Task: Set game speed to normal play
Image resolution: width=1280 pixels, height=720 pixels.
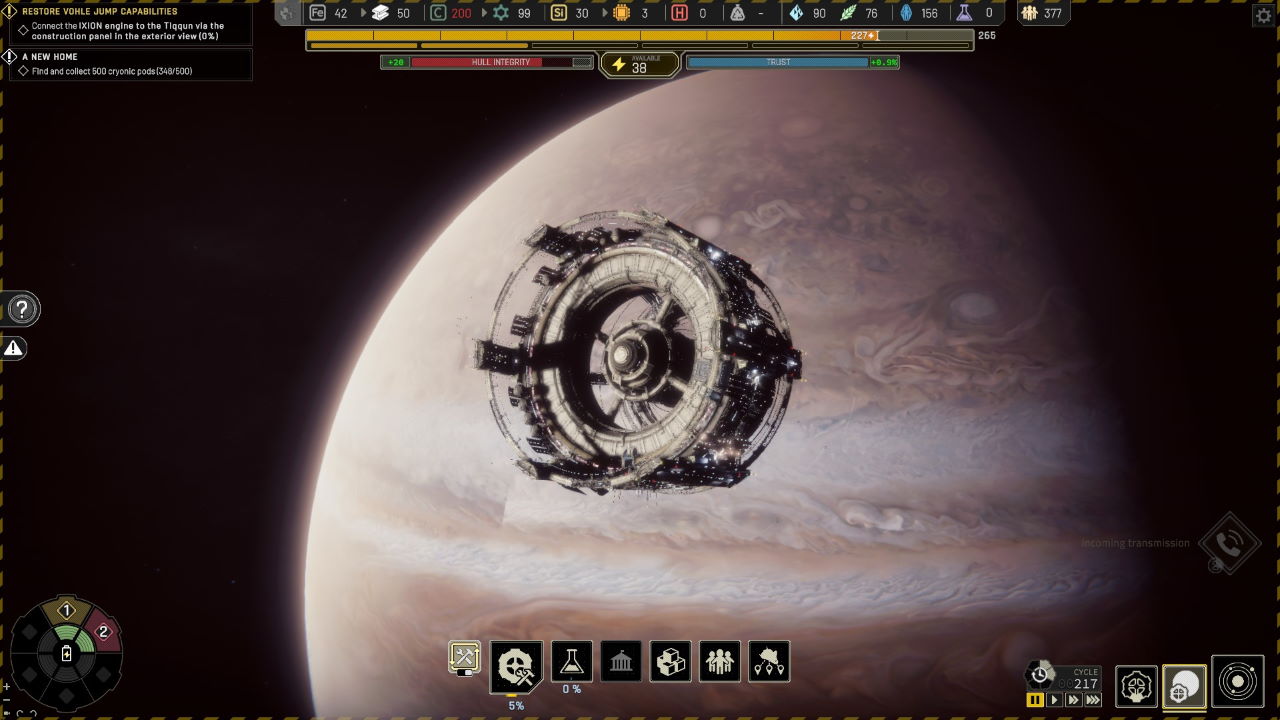Action: (x=1054, y=700)
